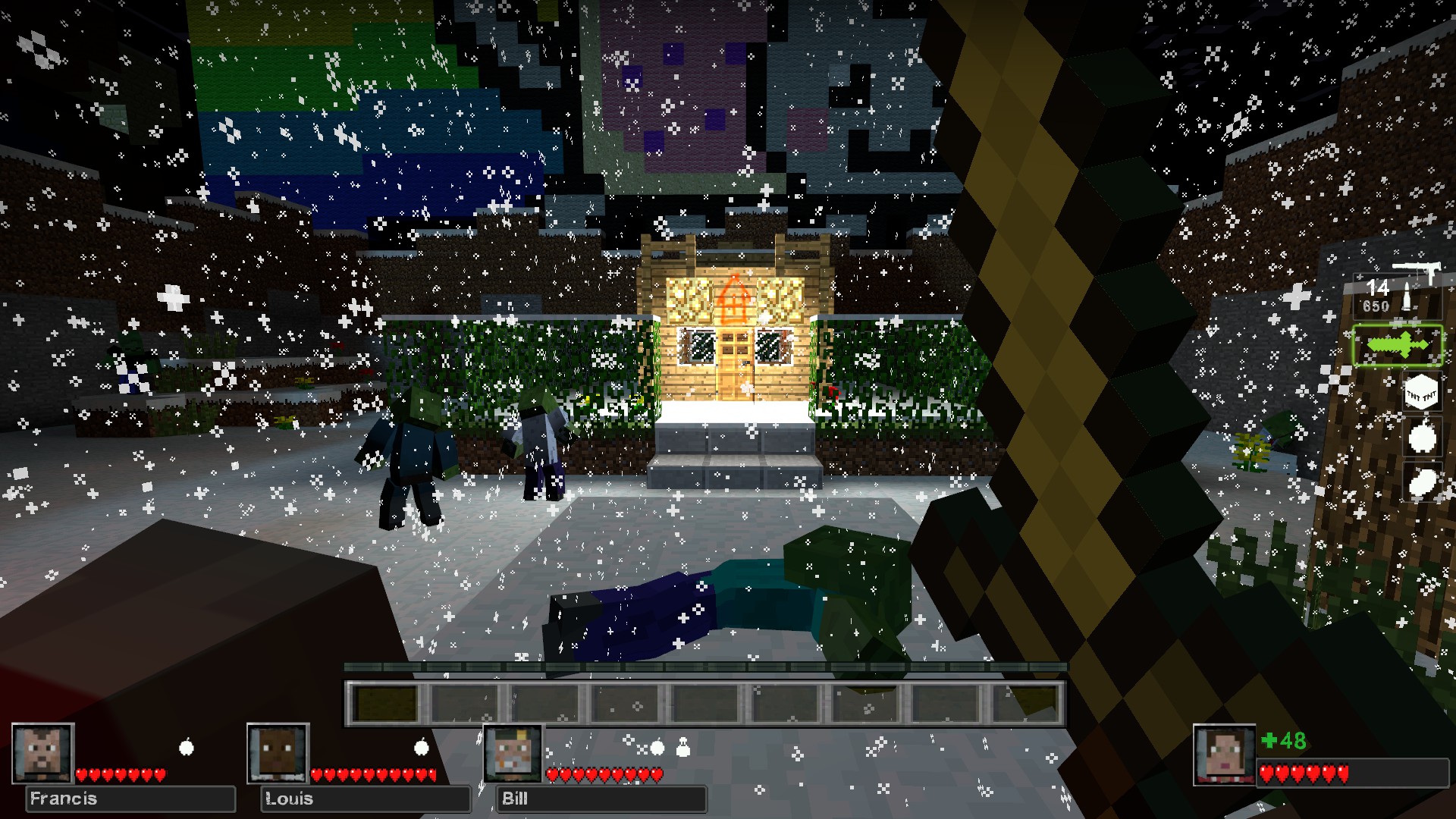
Task: Choose the TNT block throwable slot
Action: (1420, 394)
